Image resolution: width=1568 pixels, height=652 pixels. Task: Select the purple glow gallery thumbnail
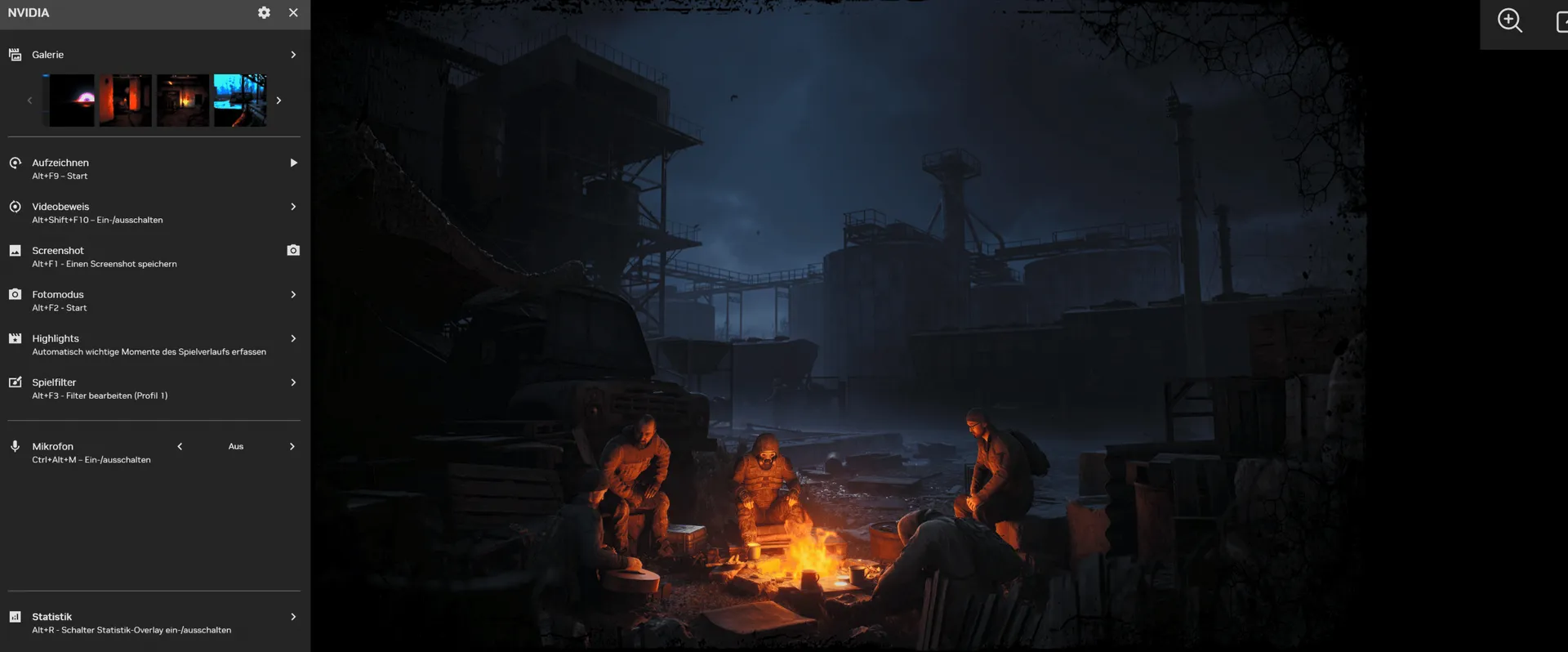(72, 100)
